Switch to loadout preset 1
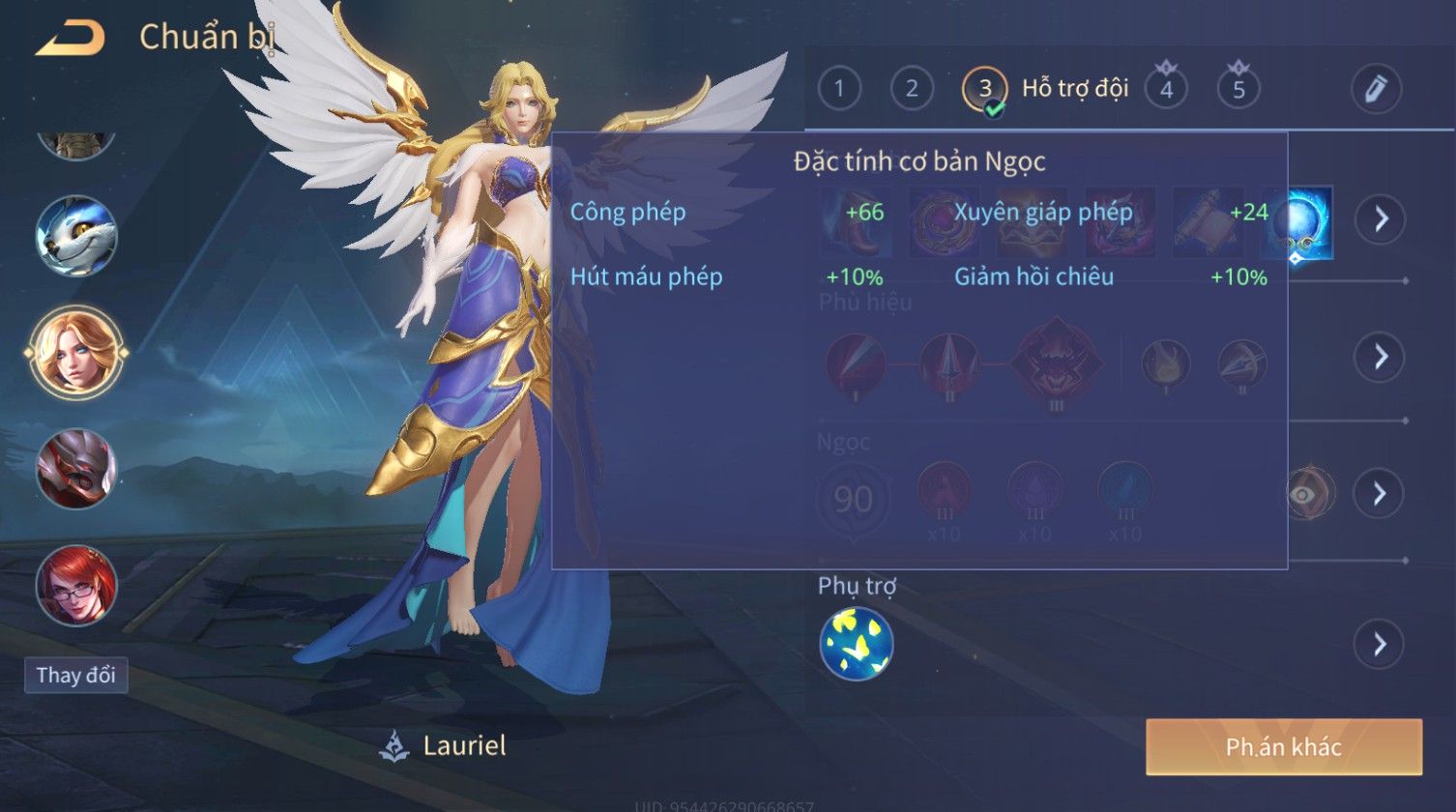1456x812 pixels. pos(839,90)
